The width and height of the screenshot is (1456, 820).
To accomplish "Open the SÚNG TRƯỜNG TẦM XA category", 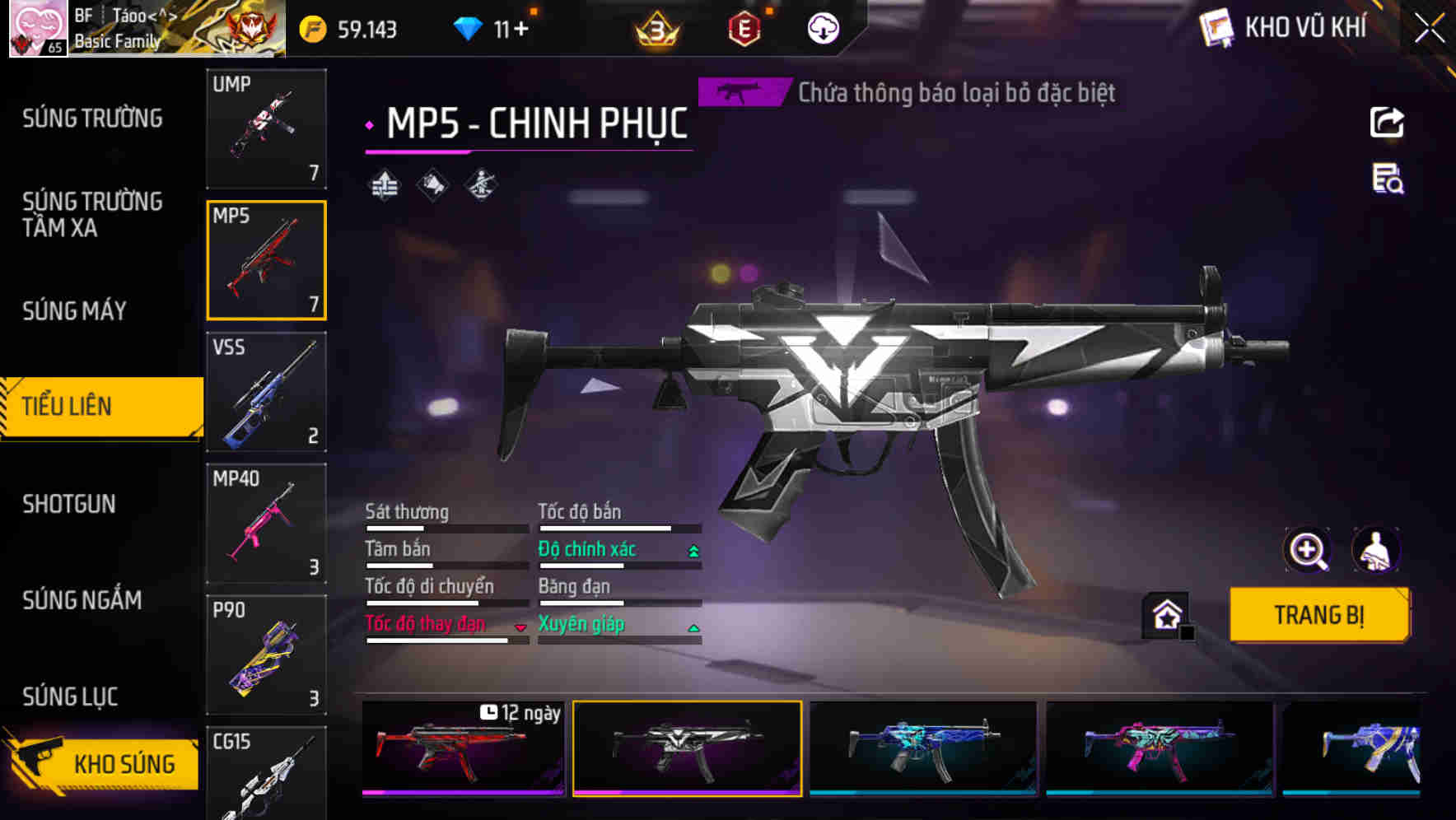I will [92, 214].
